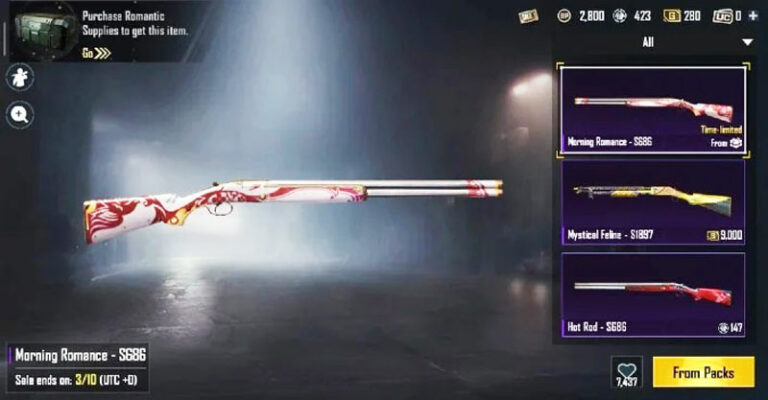Tap the Go link for Romantic Supplies
The width and height of the screenshot is (768, 400).
(x=97, y=53)
